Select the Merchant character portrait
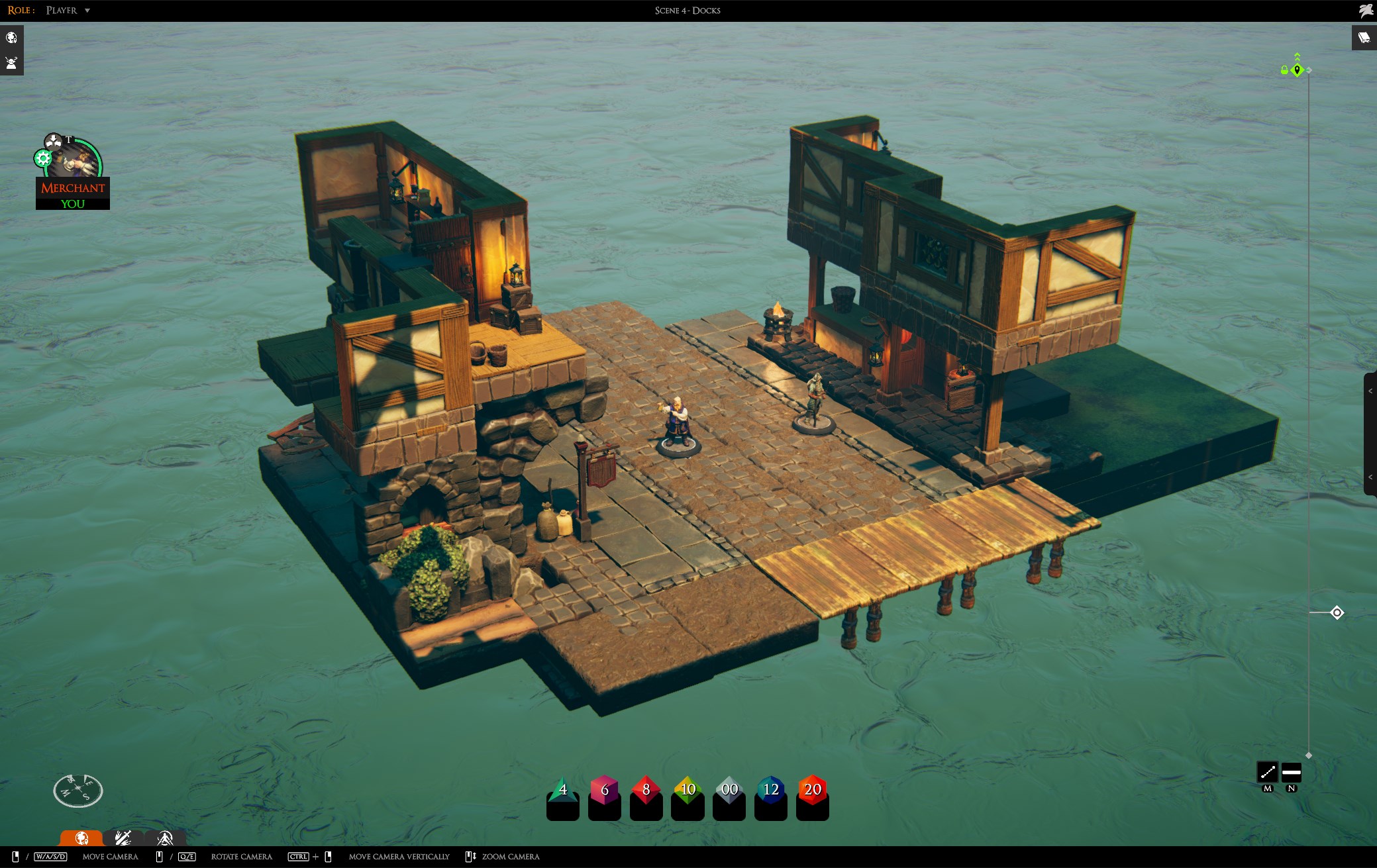This screenshot has width=1377, height=868. tap(74, 161)
